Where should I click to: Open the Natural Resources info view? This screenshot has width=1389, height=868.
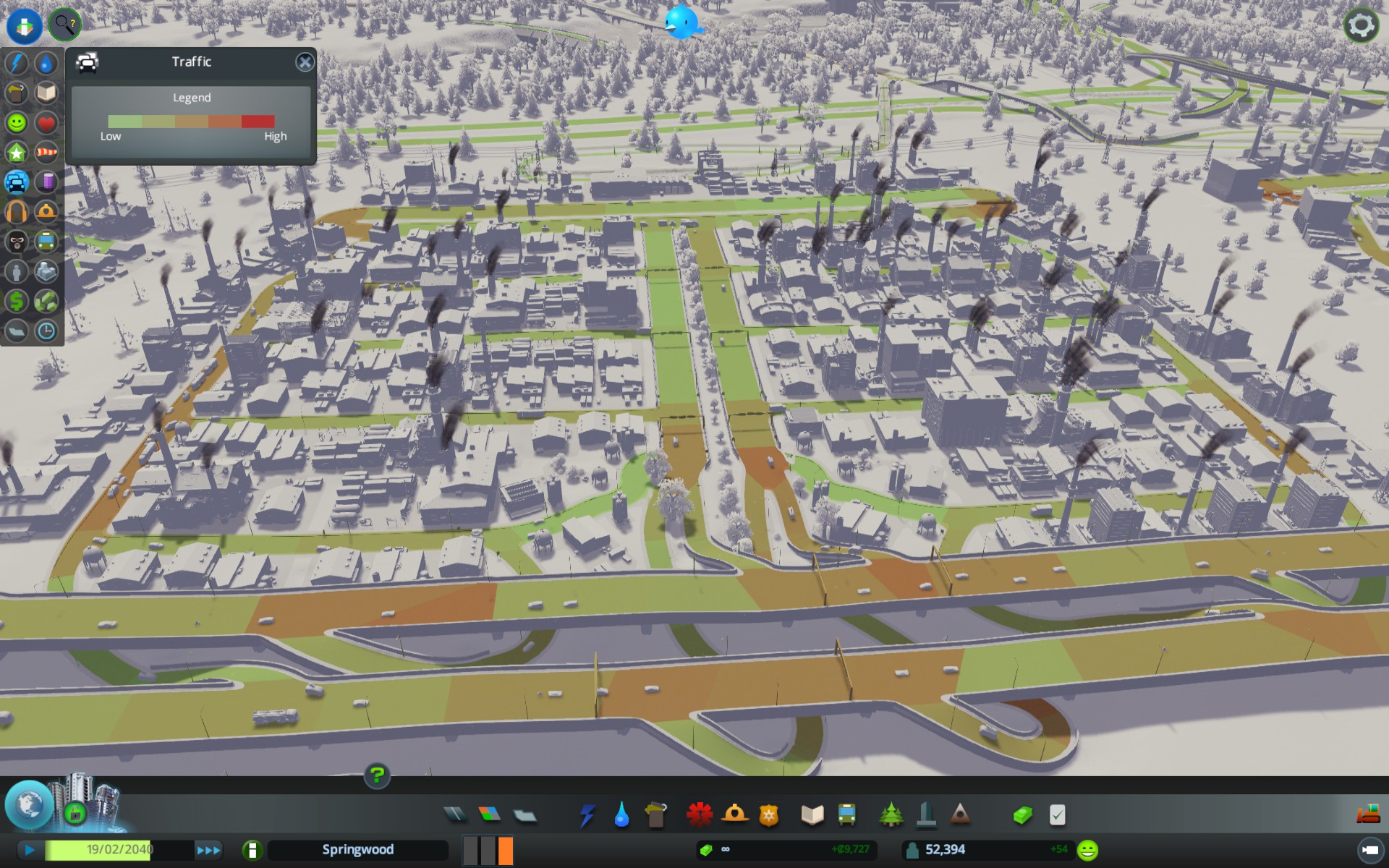[x=46, y=301]
